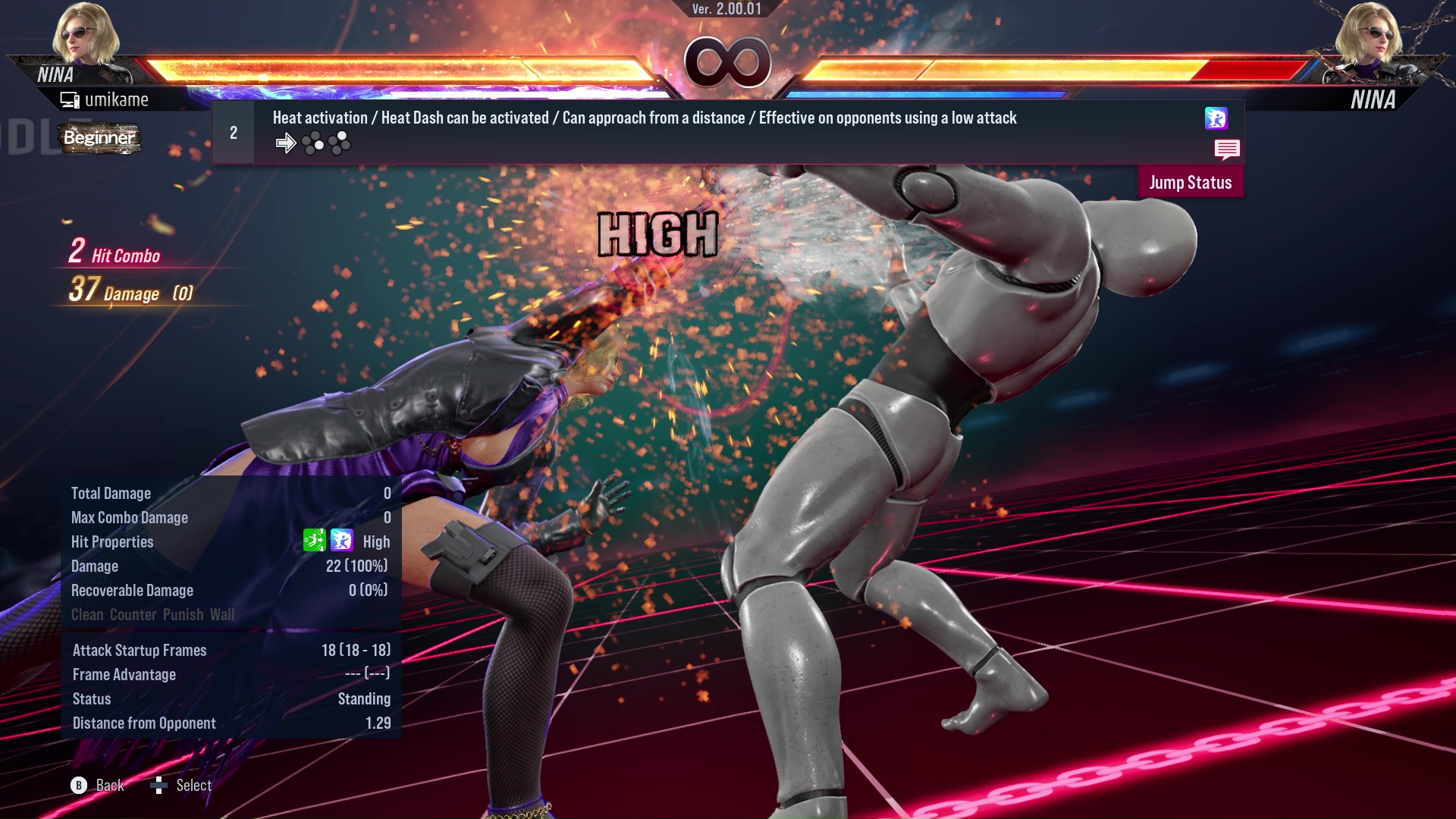Viewport: 1456px width, 819px height.
Task: Click the Beginner rank badge
Action: click(x=99, y=138)
